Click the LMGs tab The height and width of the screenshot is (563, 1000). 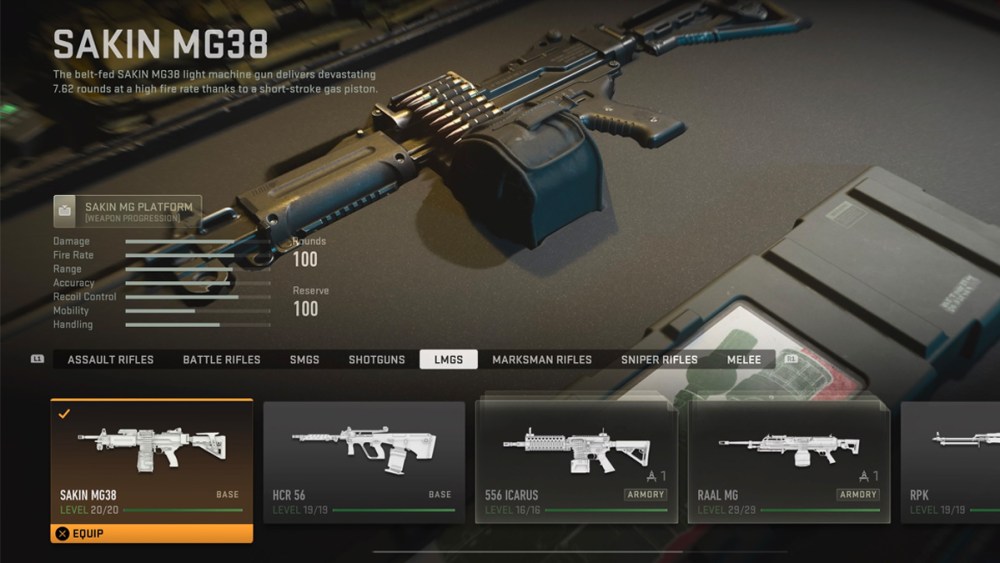tap(448, 360)
